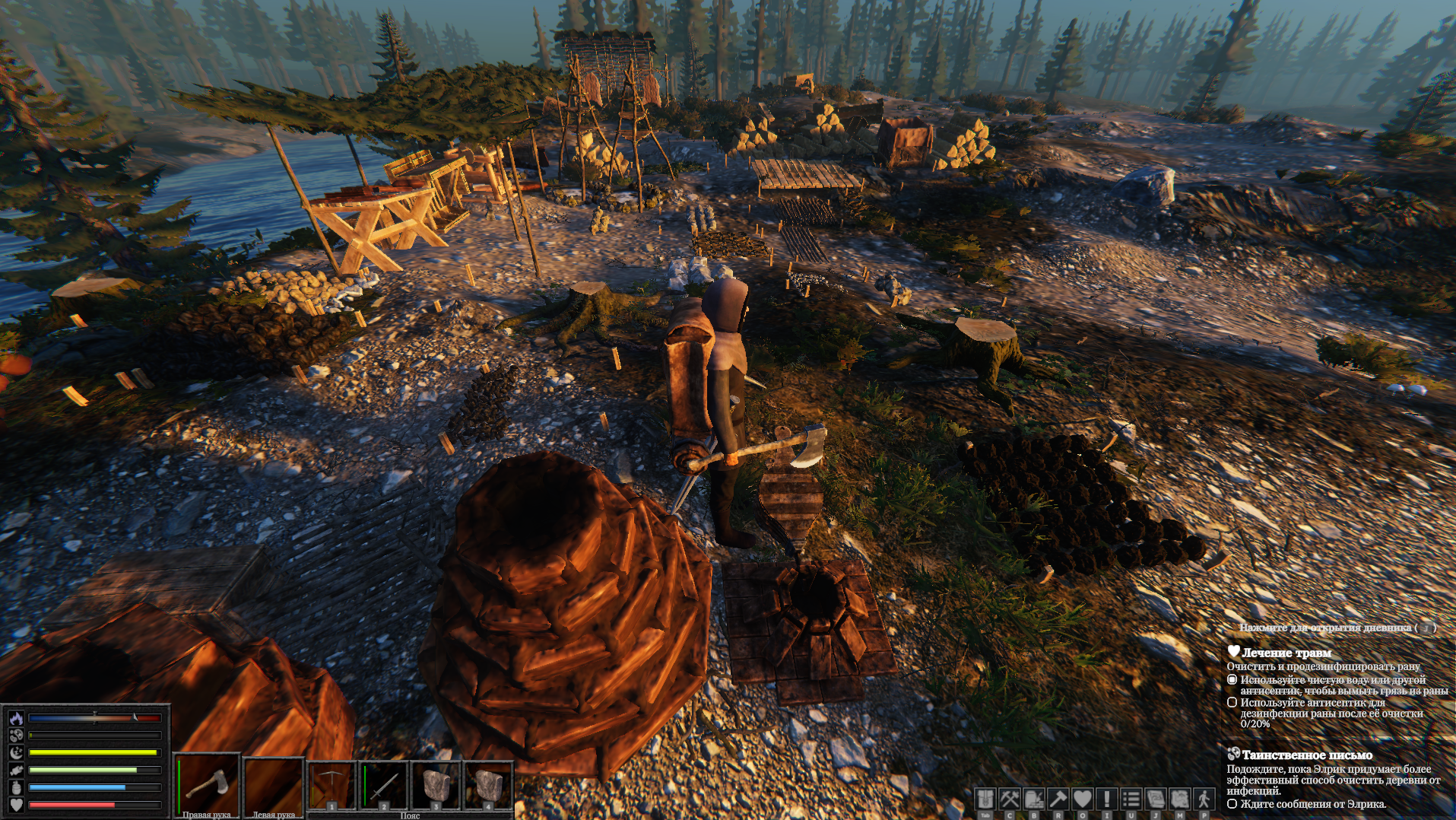The width and height of the screenshot is (1456, 820).
Task: Click the empty left hand slot
Action: pos(274,784)
